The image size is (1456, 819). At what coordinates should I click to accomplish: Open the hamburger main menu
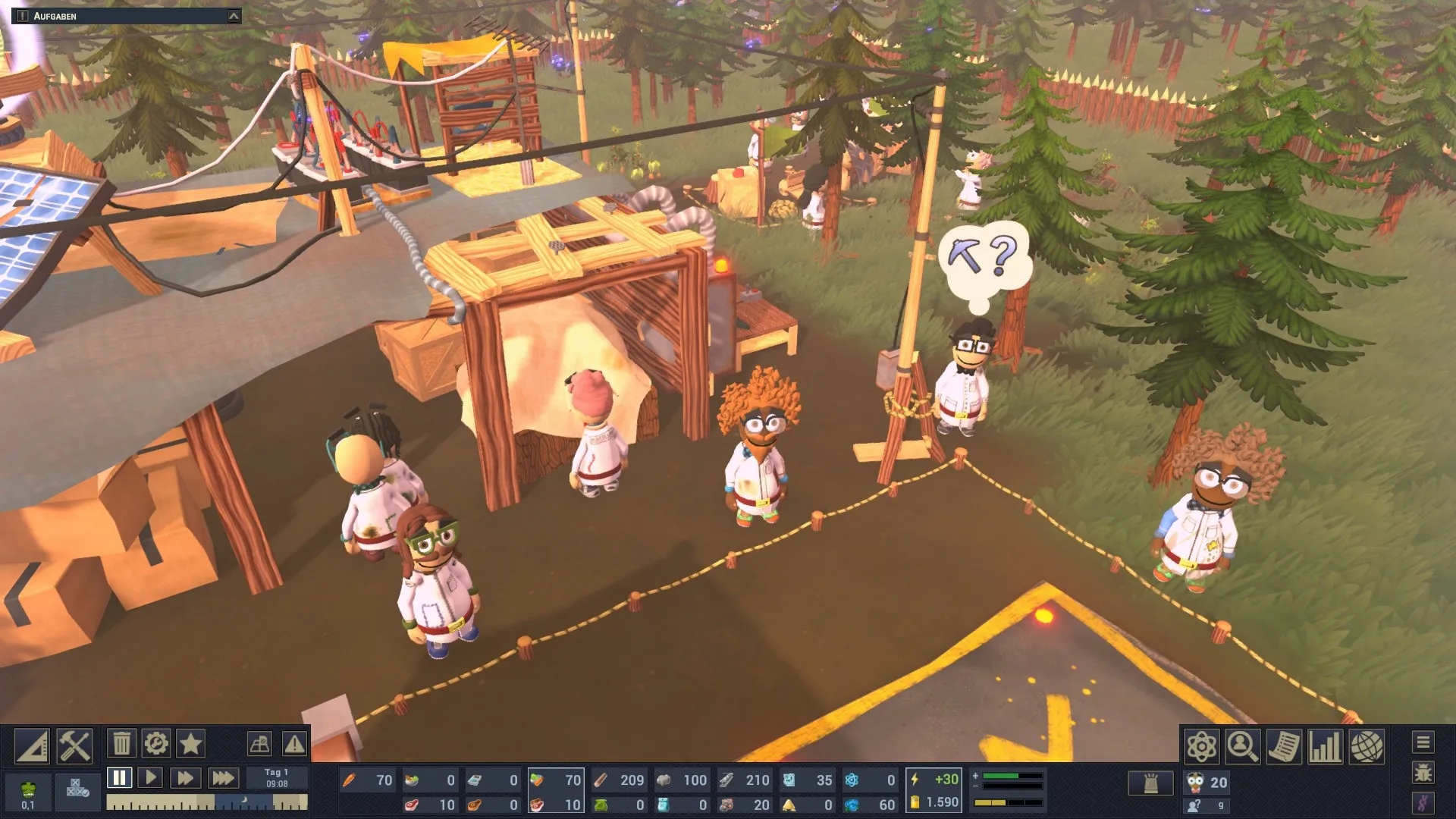[1423, 742]
